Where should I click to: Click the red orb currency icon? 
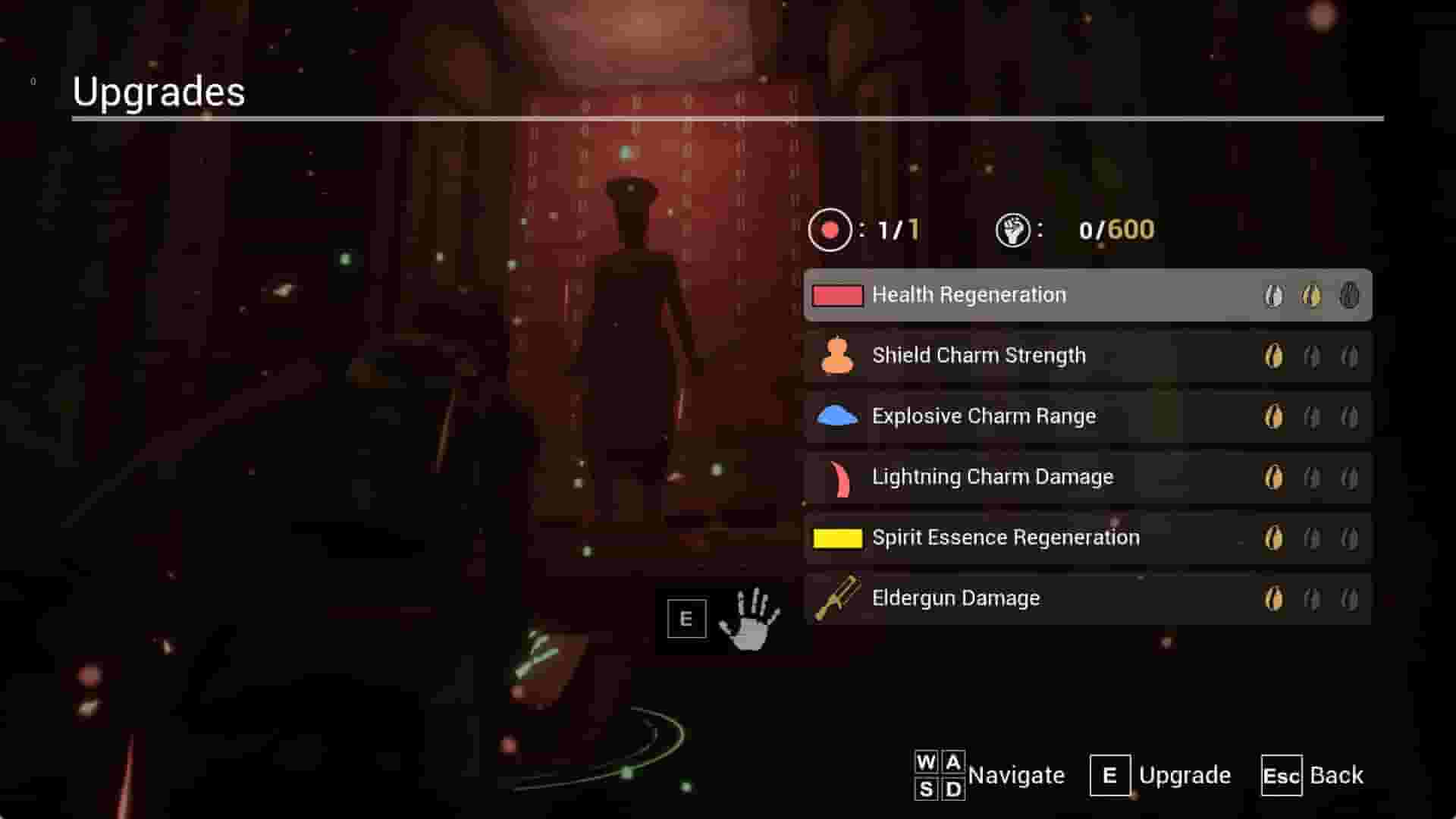click(x=831, y=230)
